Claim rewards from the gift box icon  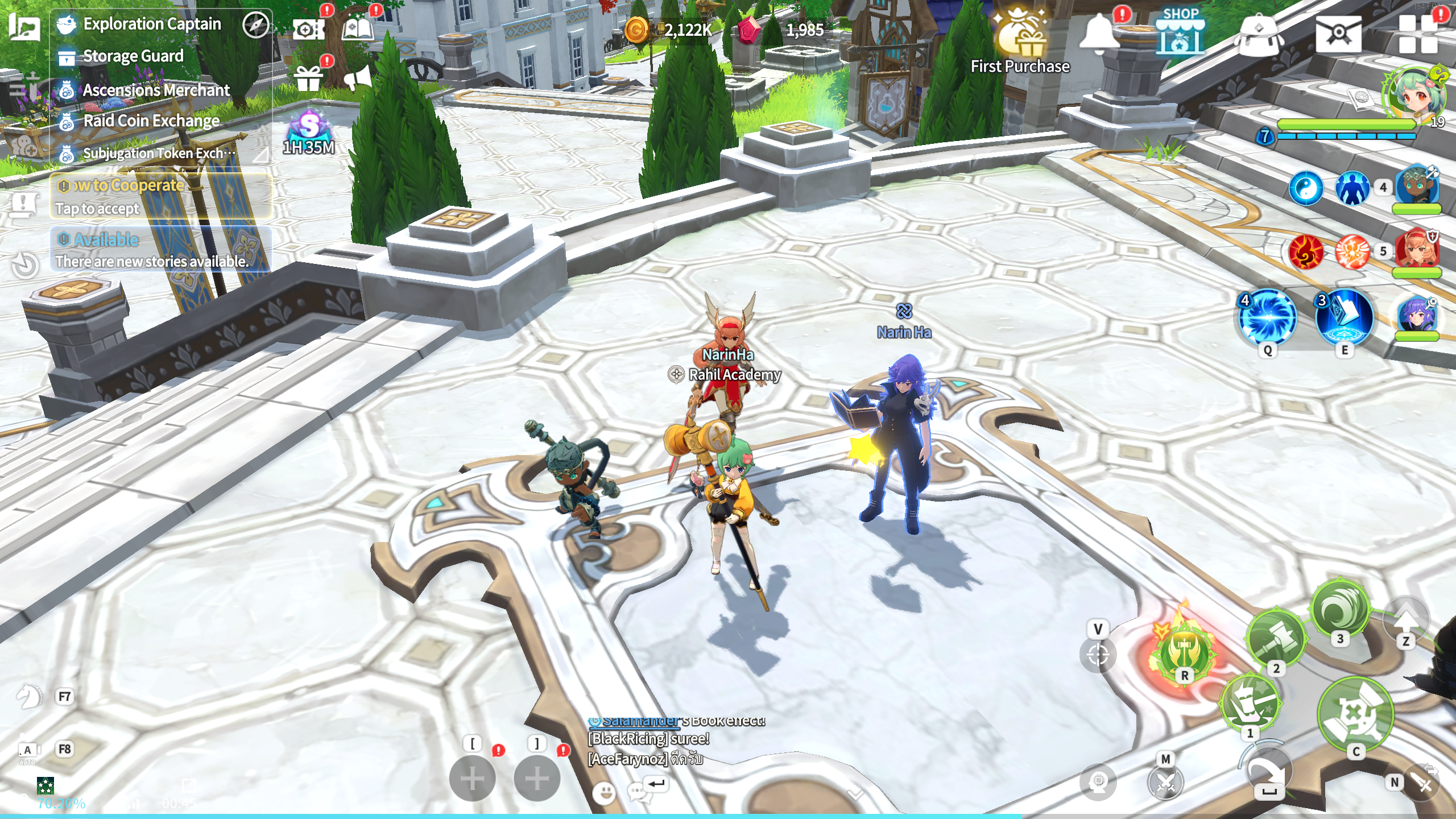[x=308, y=78]
